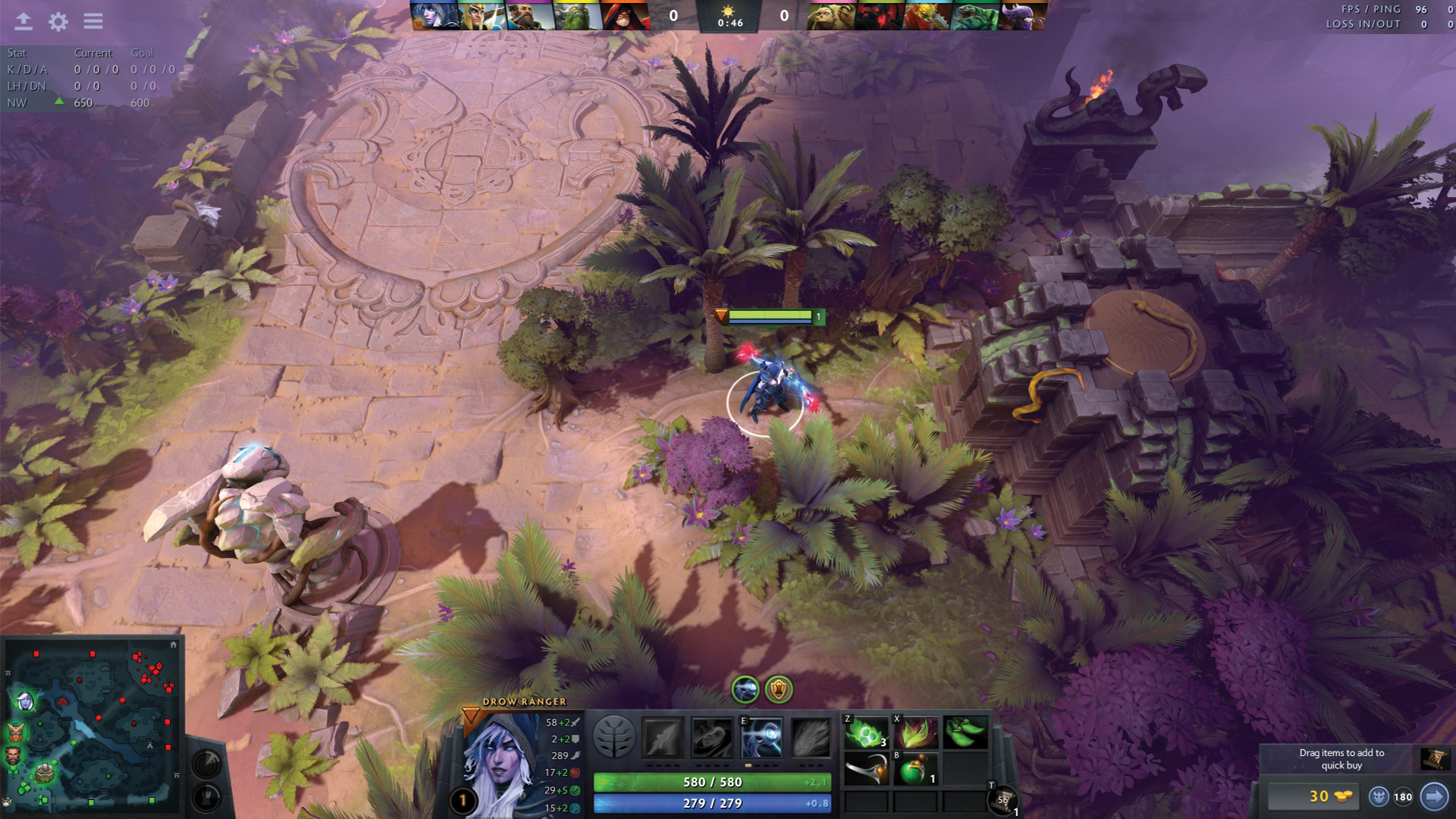Open the talent tree icon

(x=613, y=736)
